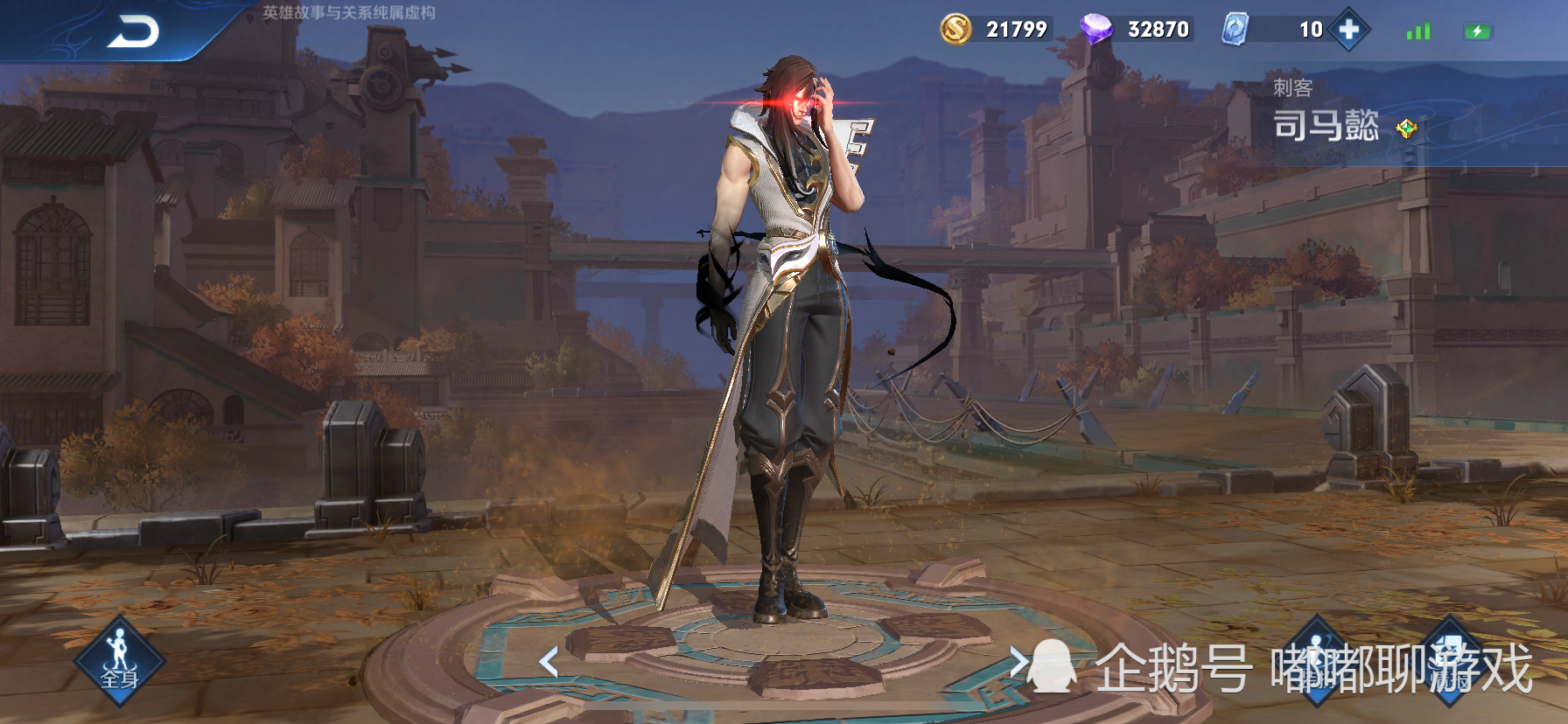Toggle the full-body (全身) view
This screenshot has width=1568, height=724.
[x=119, y=662]
